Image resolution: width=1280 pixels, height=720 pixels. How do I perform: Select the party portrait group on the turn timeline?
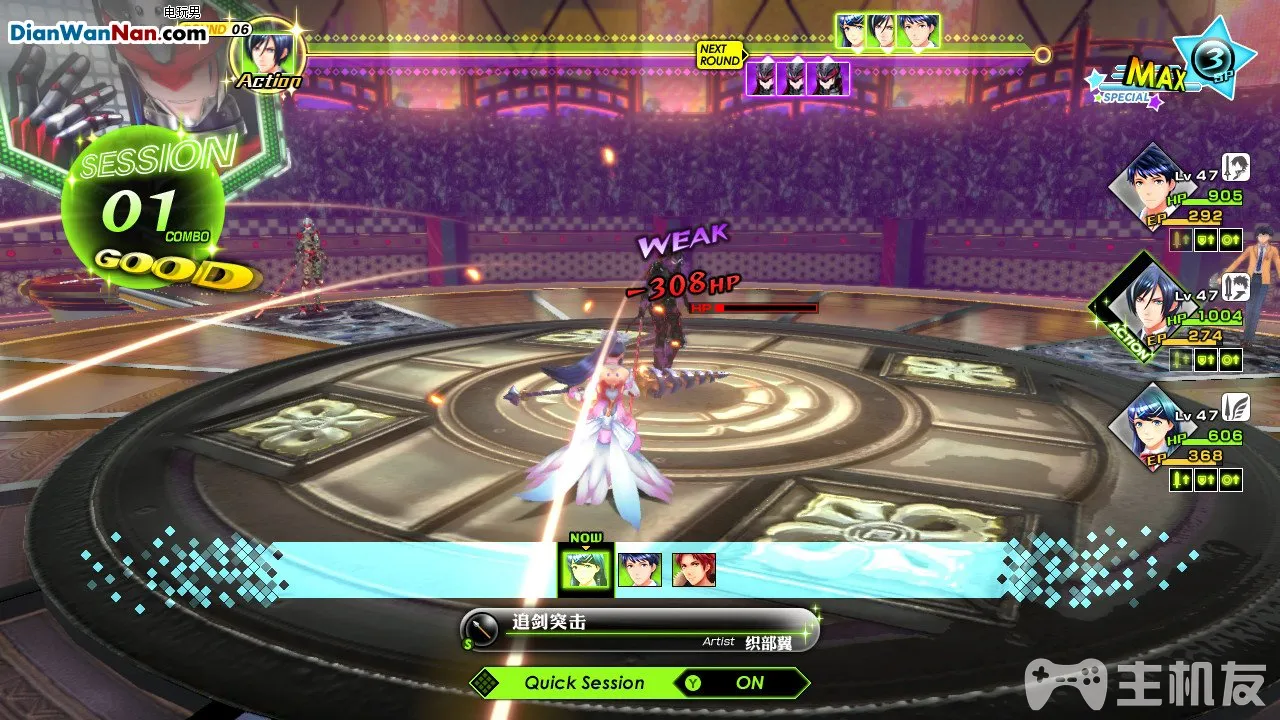click(888, 31)
